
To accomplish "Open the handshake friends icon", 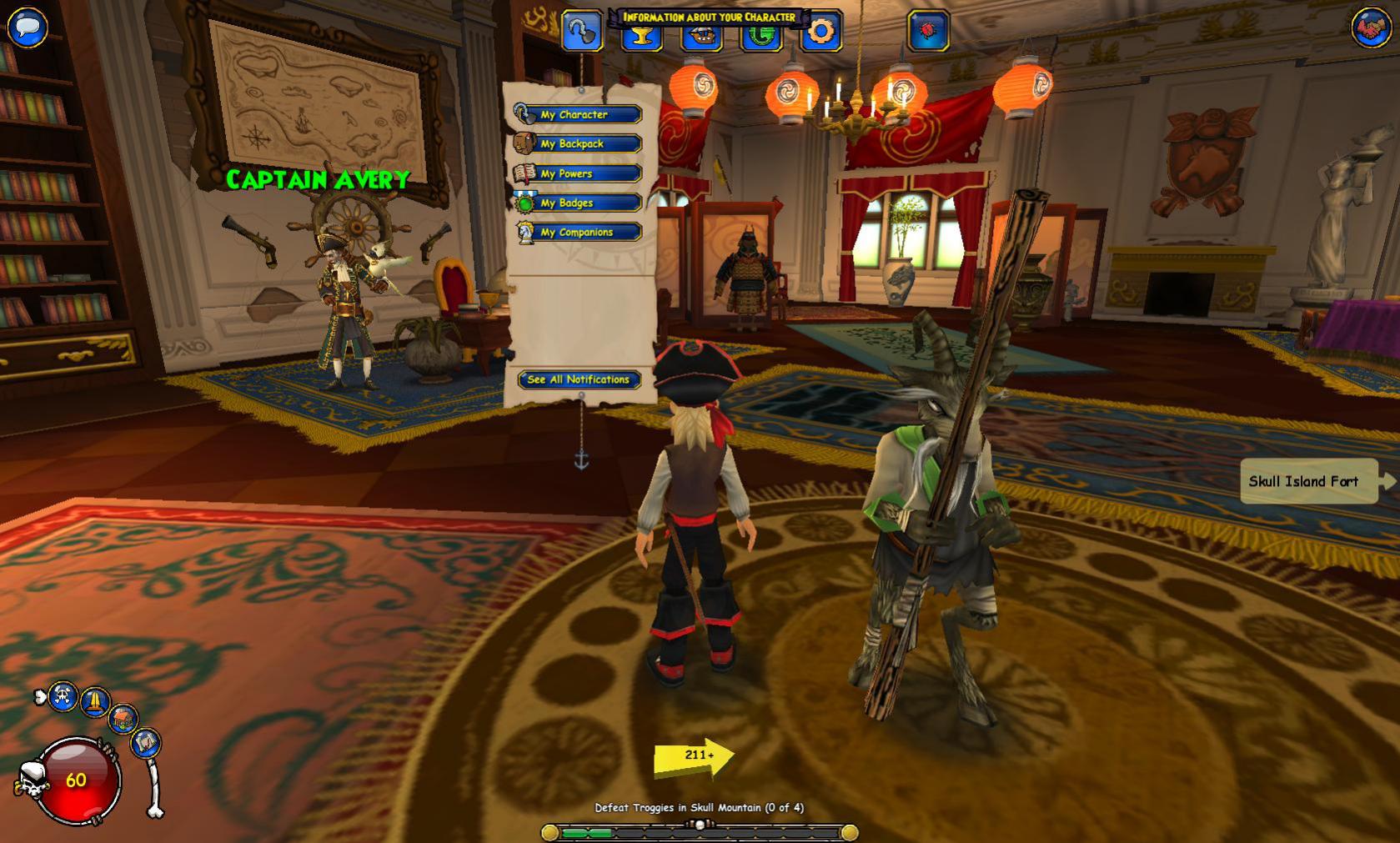I will [1371, 28].
